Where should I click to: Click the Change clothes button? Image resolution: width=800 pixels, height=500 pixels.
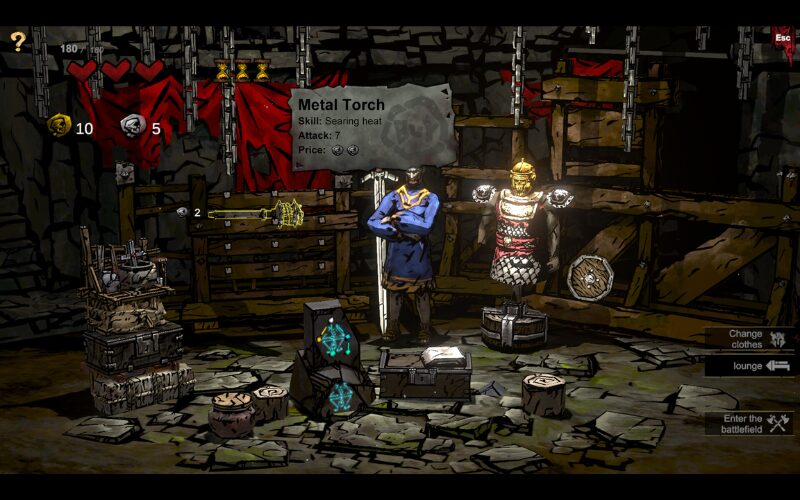tap(750, 339)
